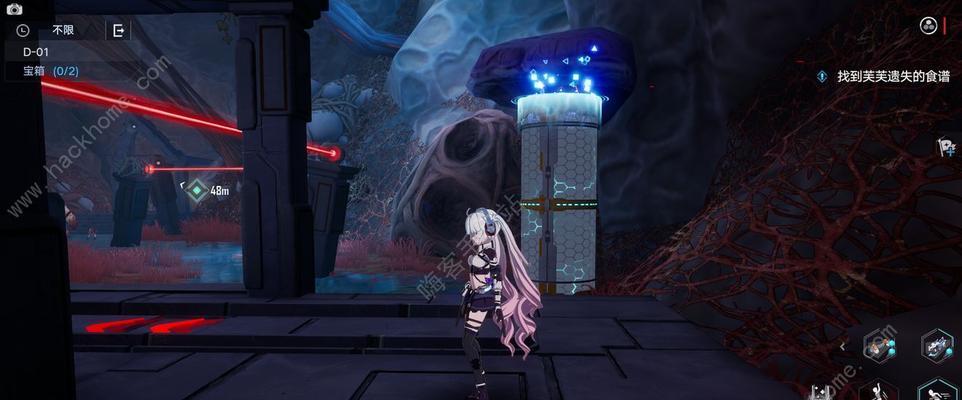962x400 pixels.
Task: Open the team icon with three dots
Action: tap(929, 26)
